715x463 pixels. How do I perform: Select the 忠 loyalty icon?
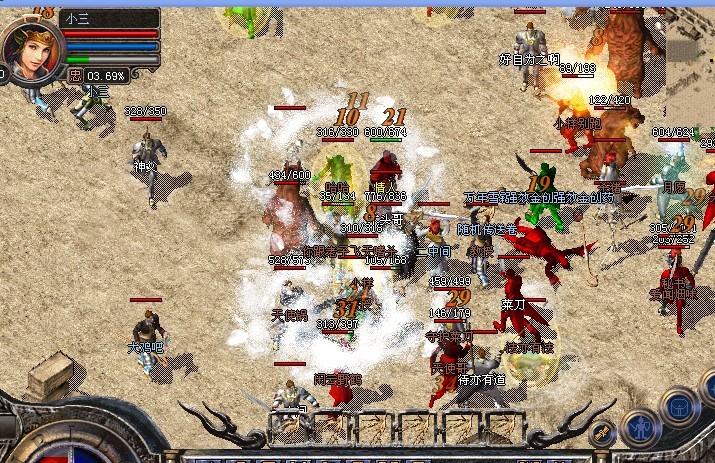[75, 75]
